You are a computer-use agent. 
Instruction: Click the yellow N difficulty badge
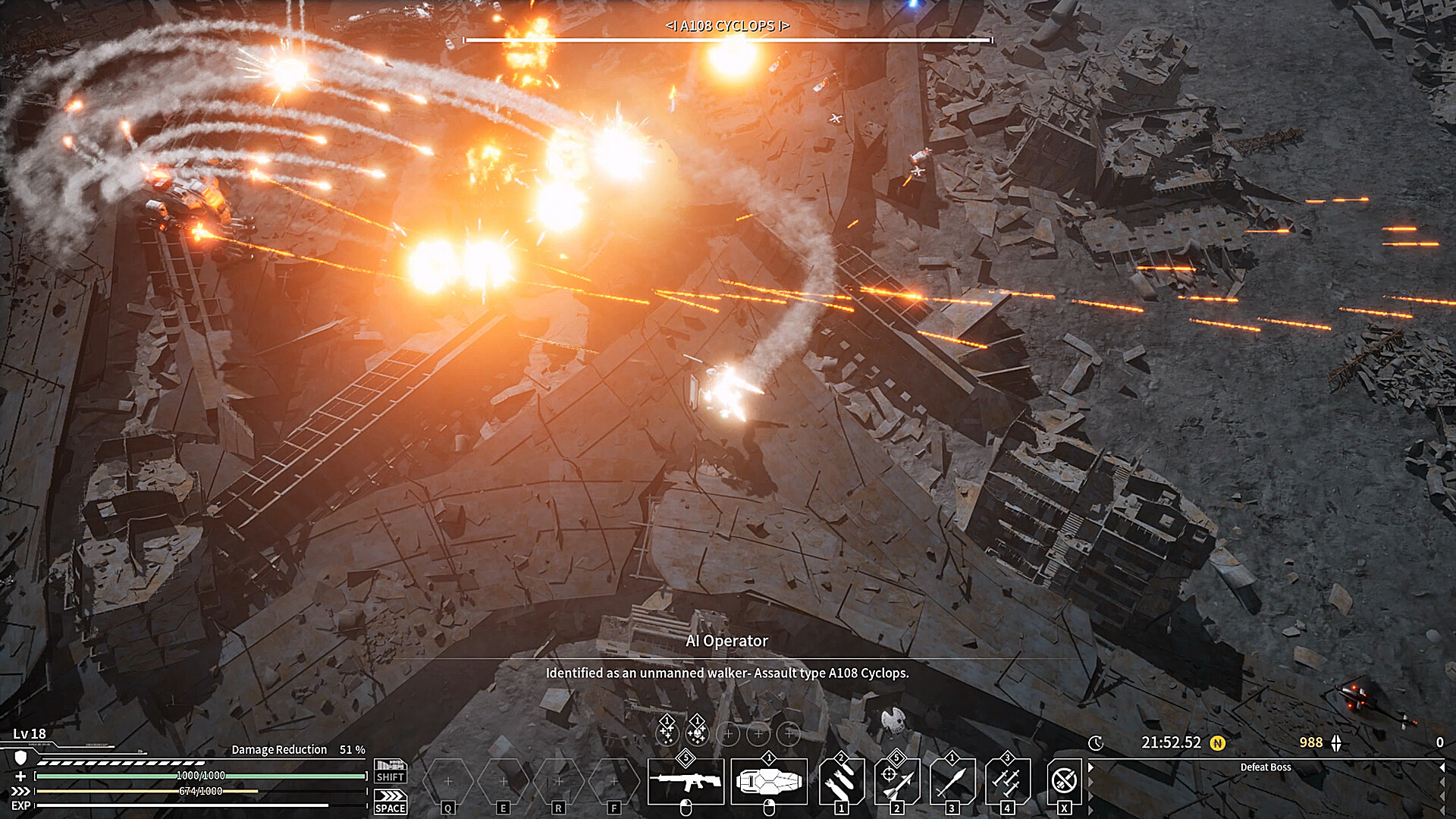[1218, 743]
